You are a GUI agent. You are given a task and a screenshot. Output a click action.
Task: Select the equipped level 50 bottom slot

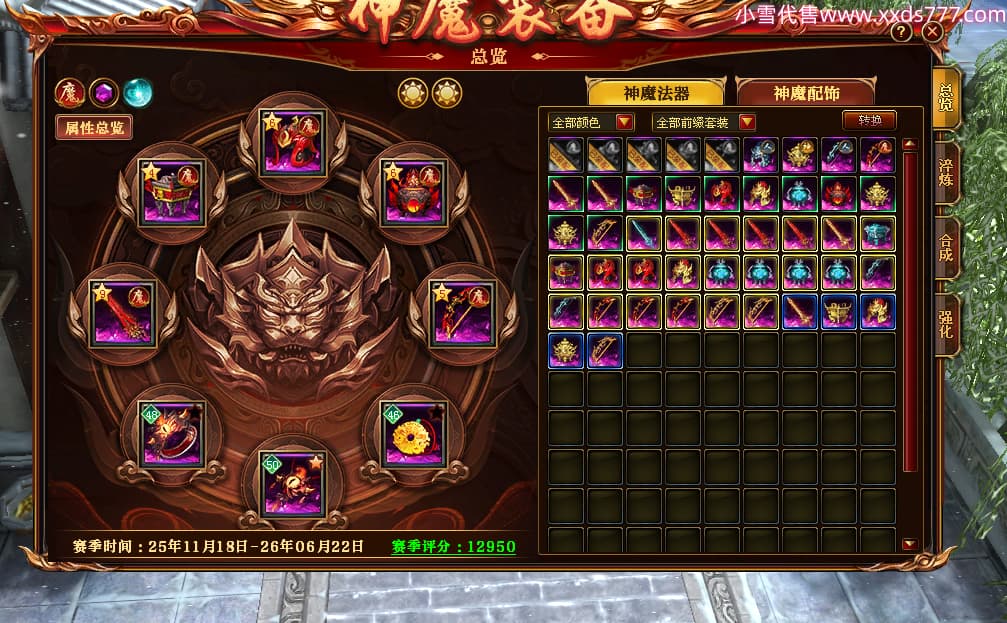point(292,484)
